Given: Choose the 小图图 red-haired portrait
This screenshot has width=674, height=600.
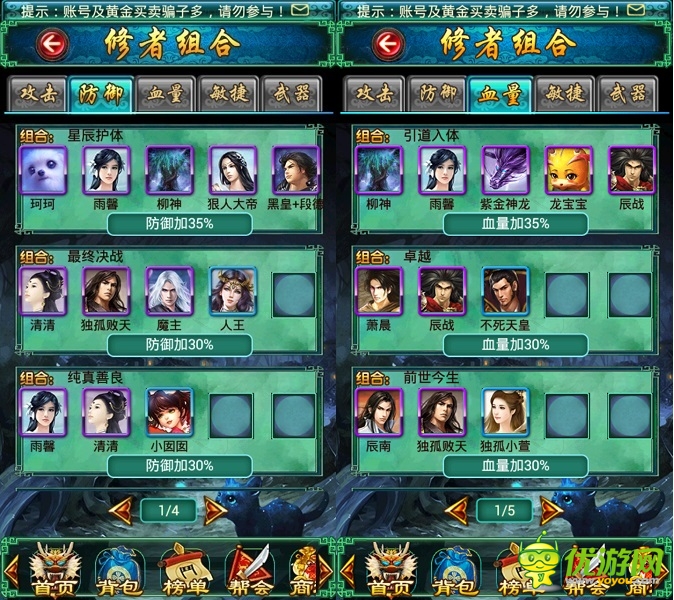Looking at the screenshot, I should click(169, 412).
